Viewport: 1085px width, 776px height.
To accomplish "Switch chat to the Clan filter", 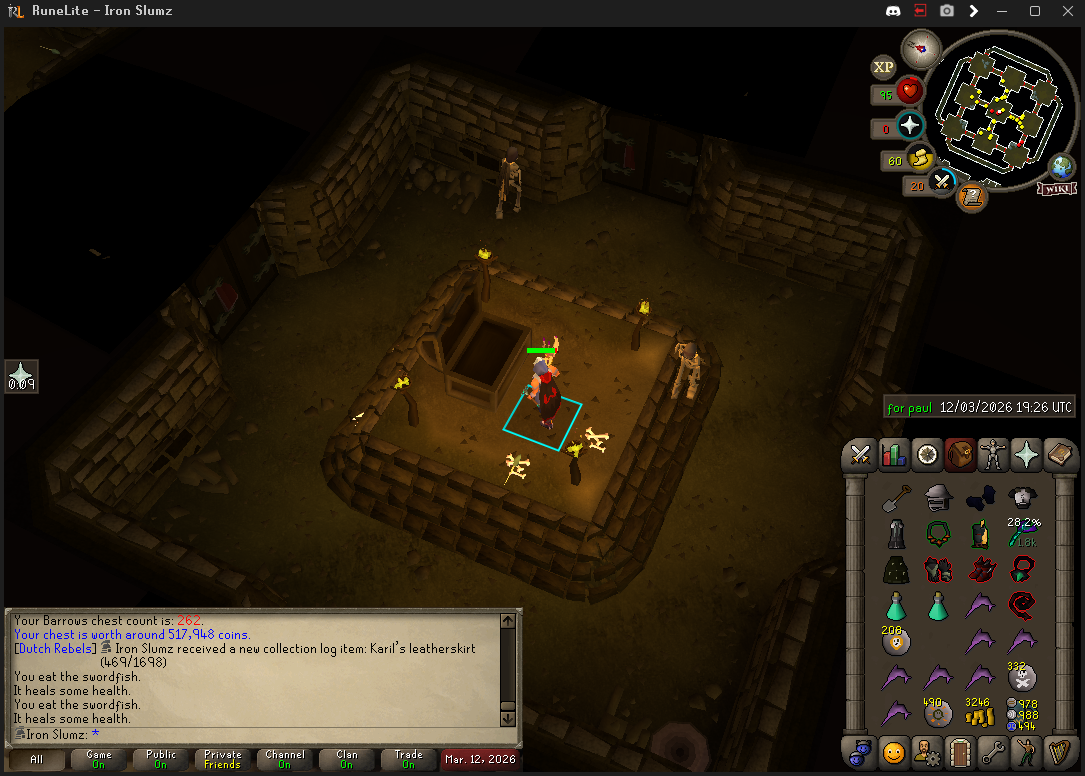I will pos(346,760).
